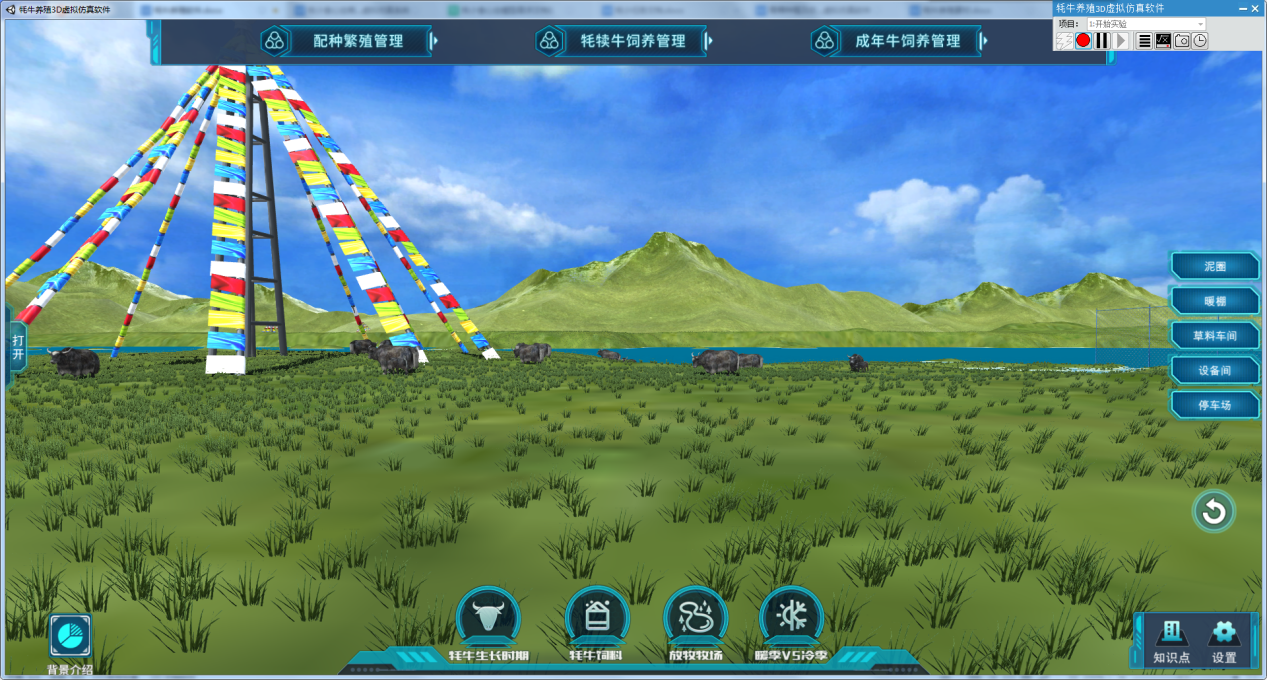This screenshot has width=1267, height=680.
Task: Select the 放牧牧场 icon
Action: pos(696,619)
